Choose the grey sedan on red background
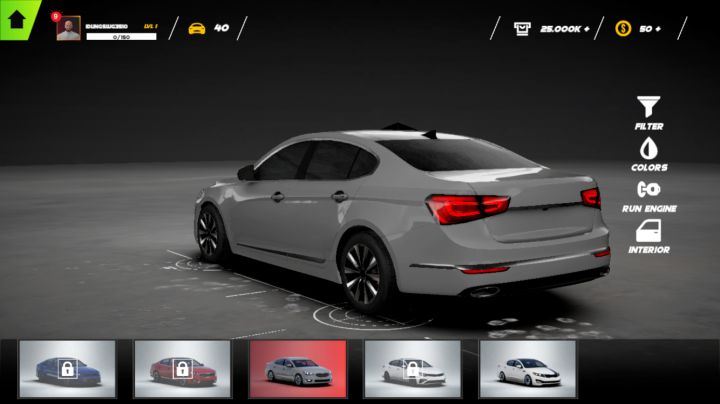This screenshot has width=720, height=404. pyautogui.click(x=297, y=369)
